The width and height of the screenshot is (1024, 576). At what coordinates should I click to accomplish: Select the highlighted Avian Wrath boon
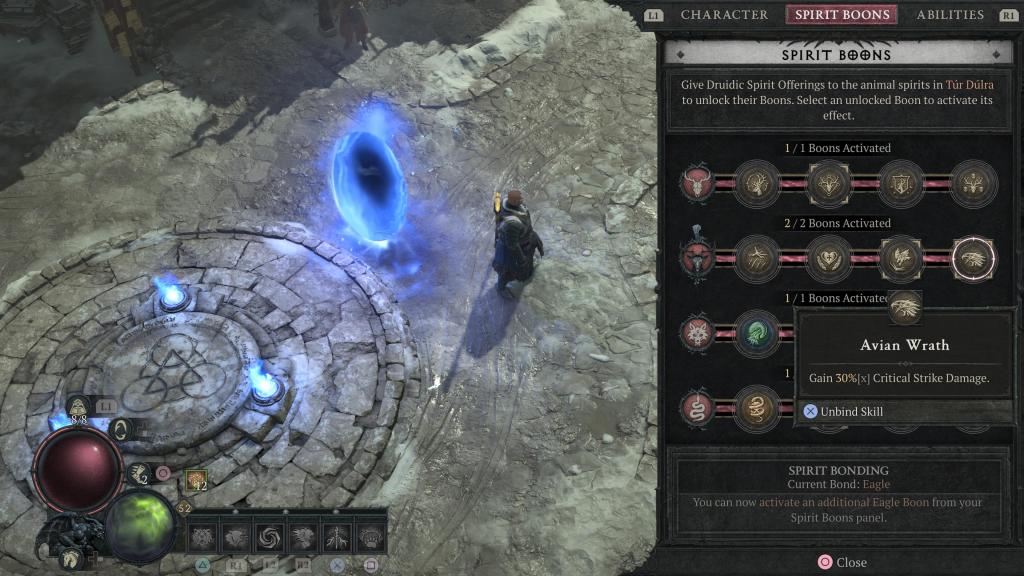point(973,259)
